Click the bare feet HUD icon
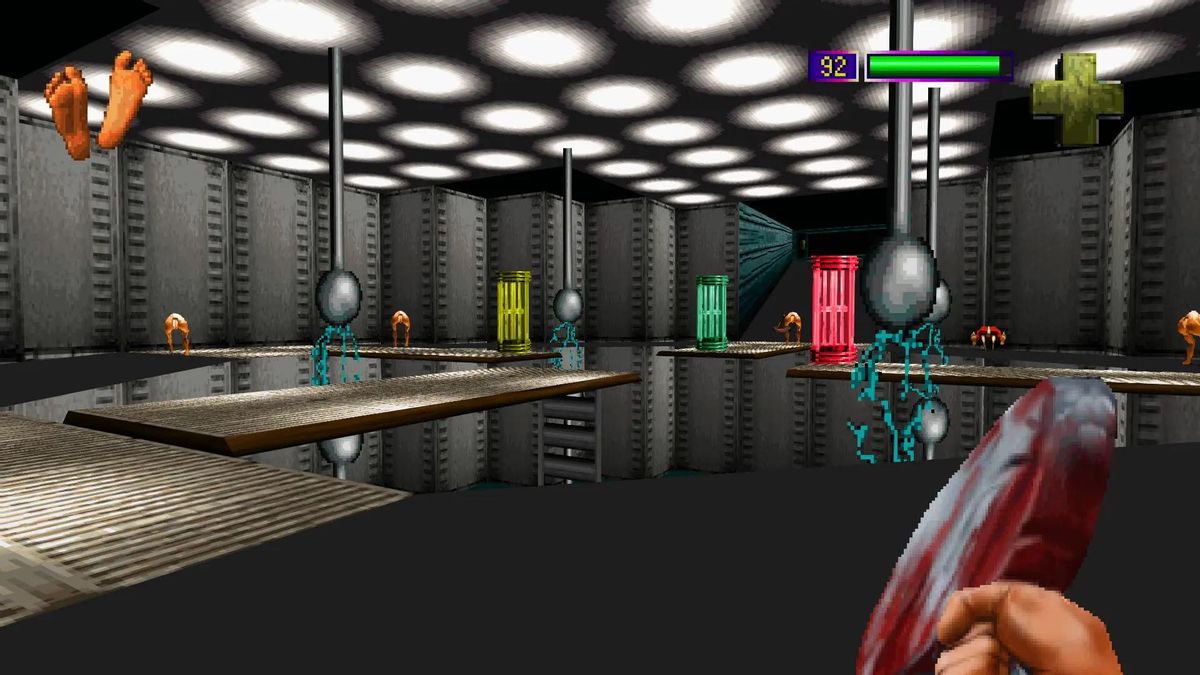1200x675 pixels. pyautogui.click(x=98, y=102)
